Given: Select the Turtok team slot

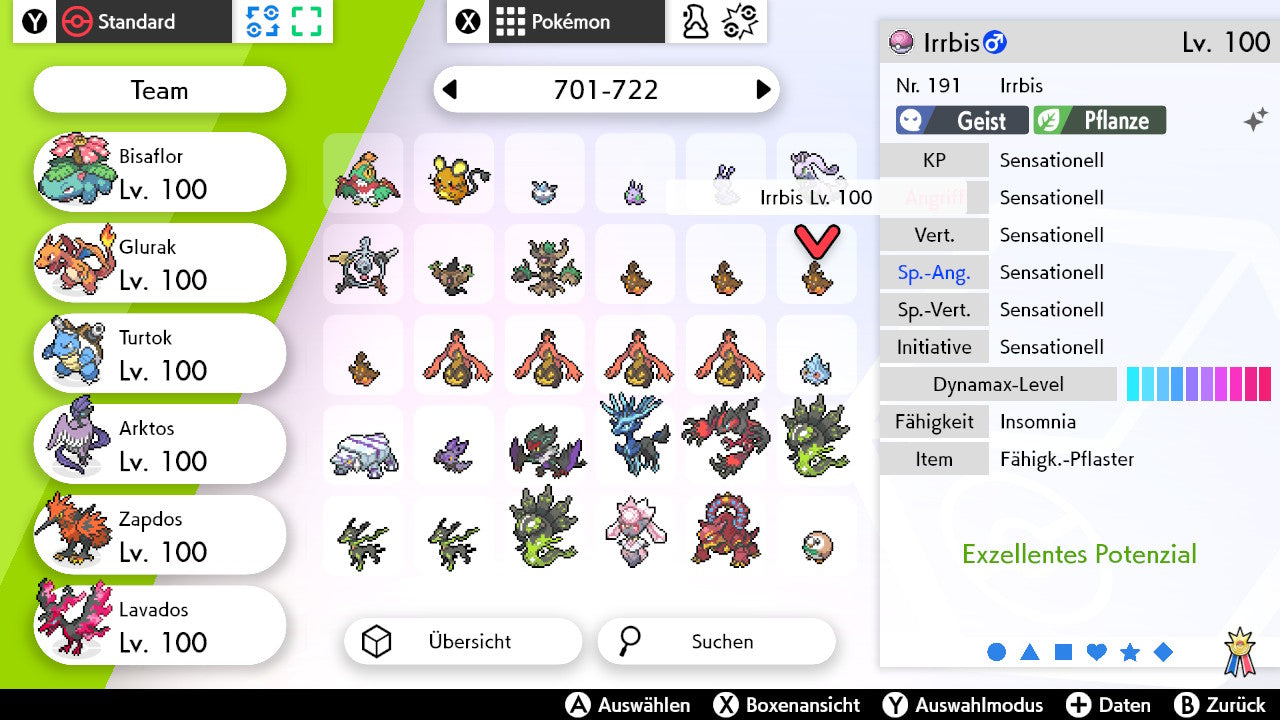Looking at the screenshot, I should (x=160, y=354).
